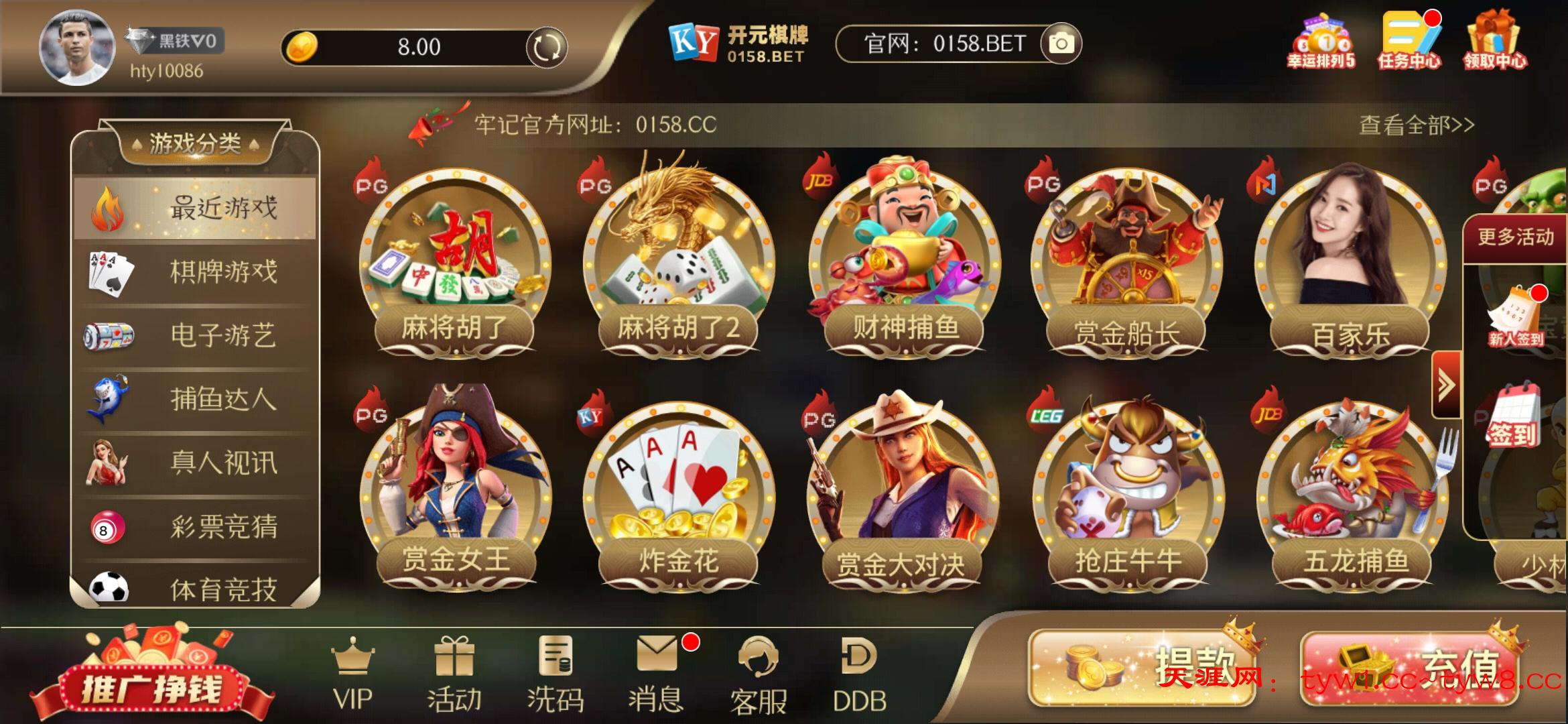
Task: Select the 彩票竞猜 lottery category
Action: tap(195, 527)
